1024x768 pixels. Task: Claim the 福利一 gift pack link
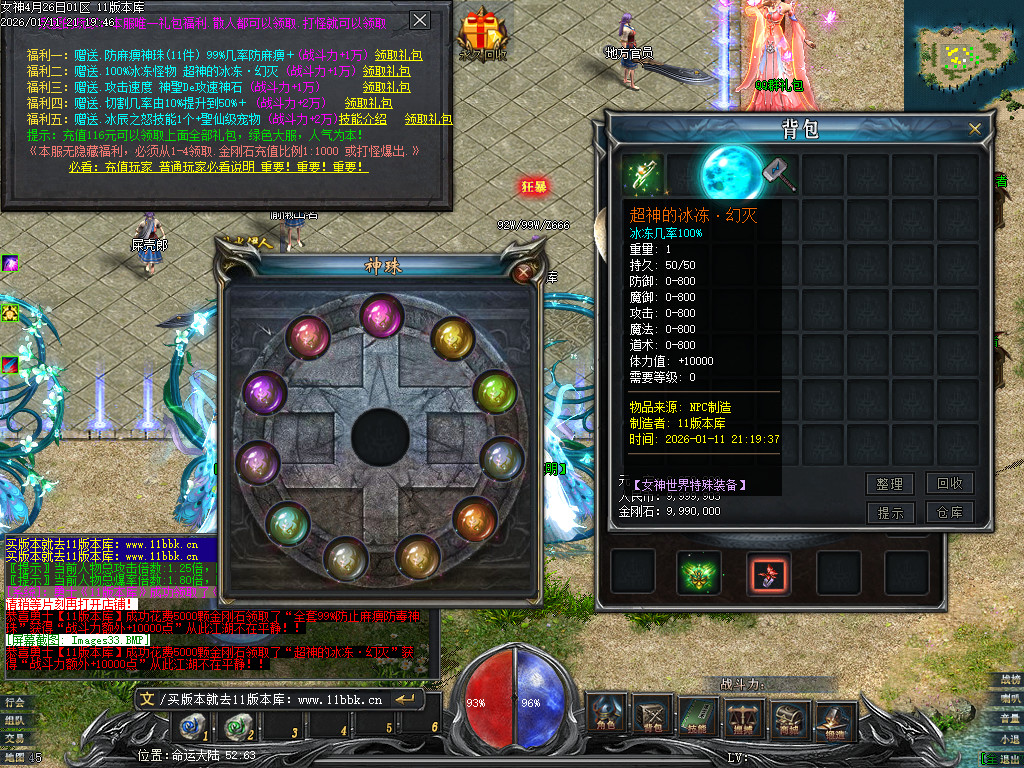[392, 56]
